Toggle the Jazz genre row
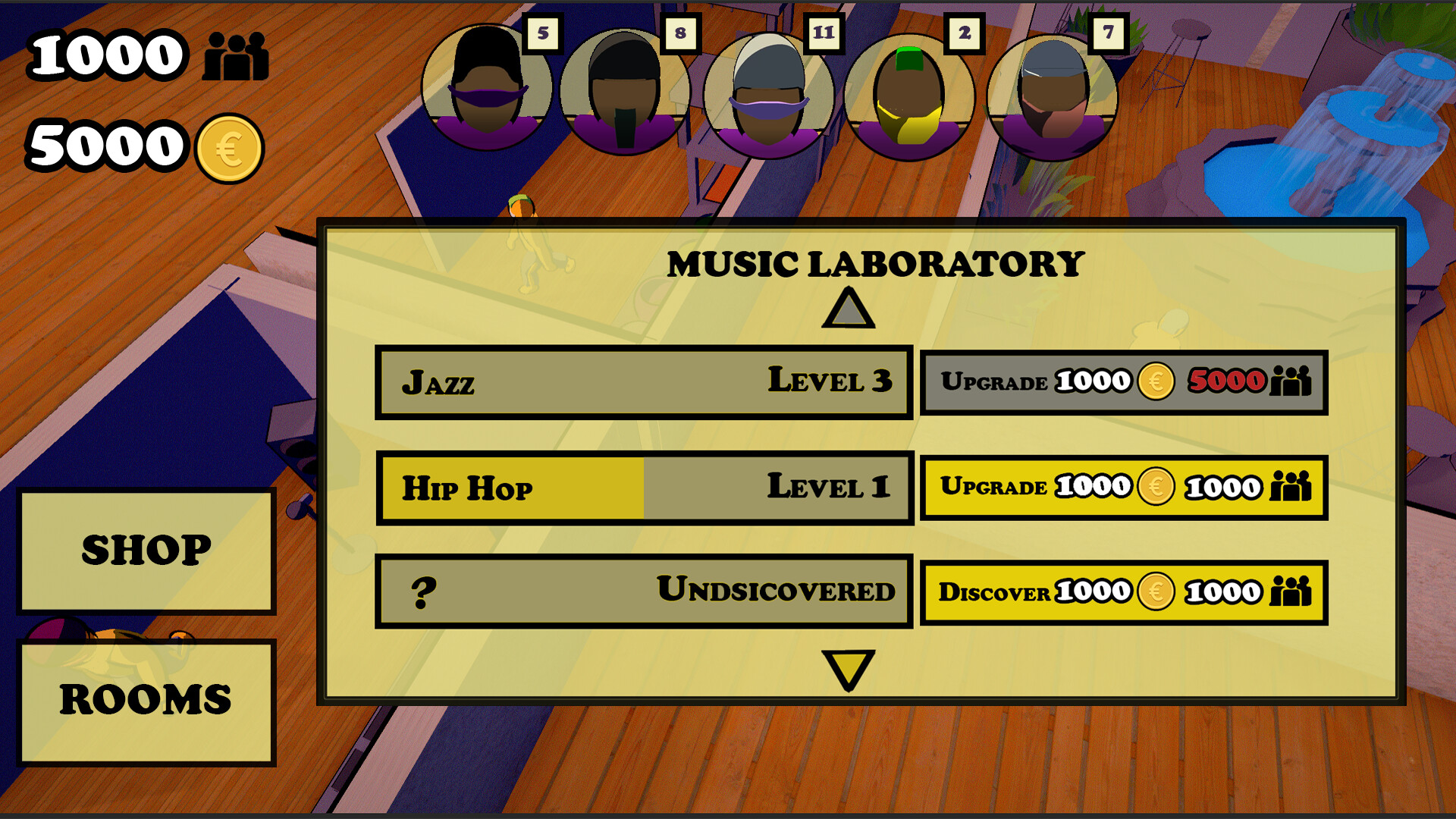This screenshot has width=1456, height=819. (643, 381)
